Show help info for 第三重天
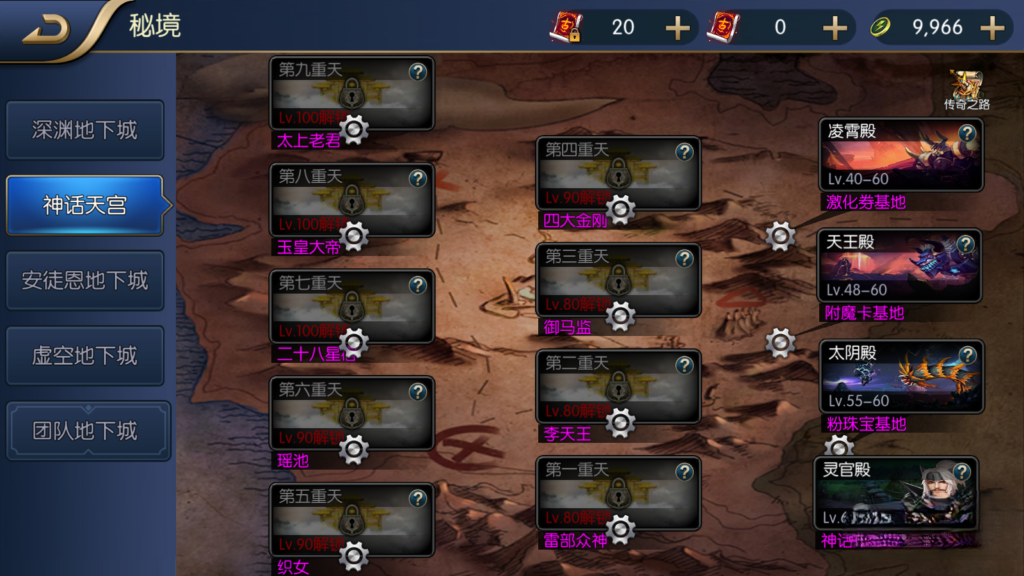 click(684, 258)
